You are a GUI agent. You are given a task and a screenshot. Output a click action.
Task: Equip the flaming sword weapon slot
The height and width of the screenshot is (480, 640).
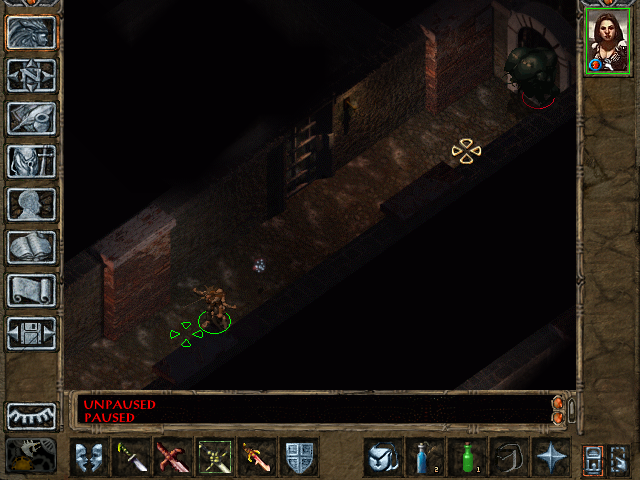point(256,458)
